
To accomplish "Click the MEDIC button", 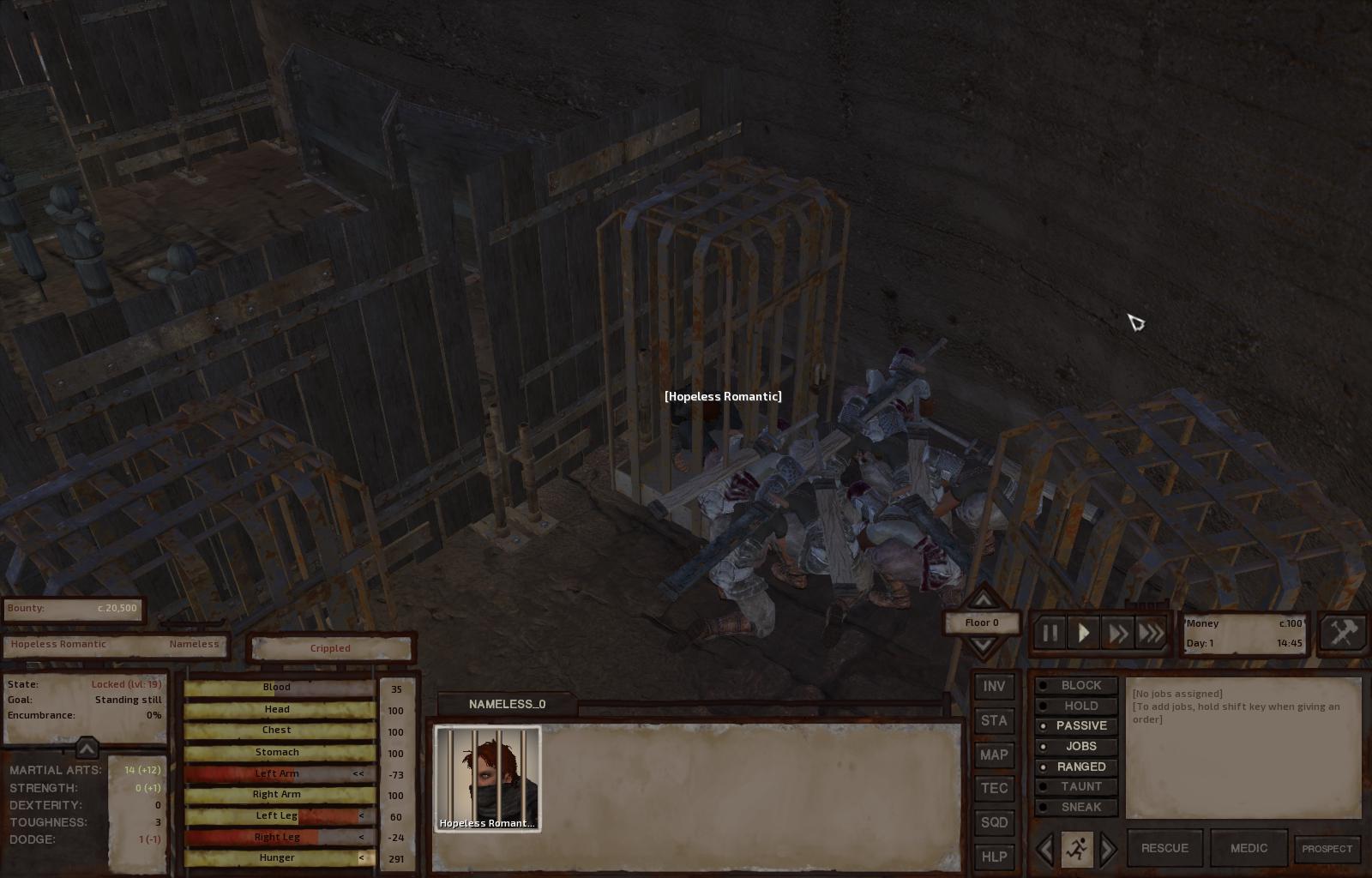I will (x=1249, y=849).
